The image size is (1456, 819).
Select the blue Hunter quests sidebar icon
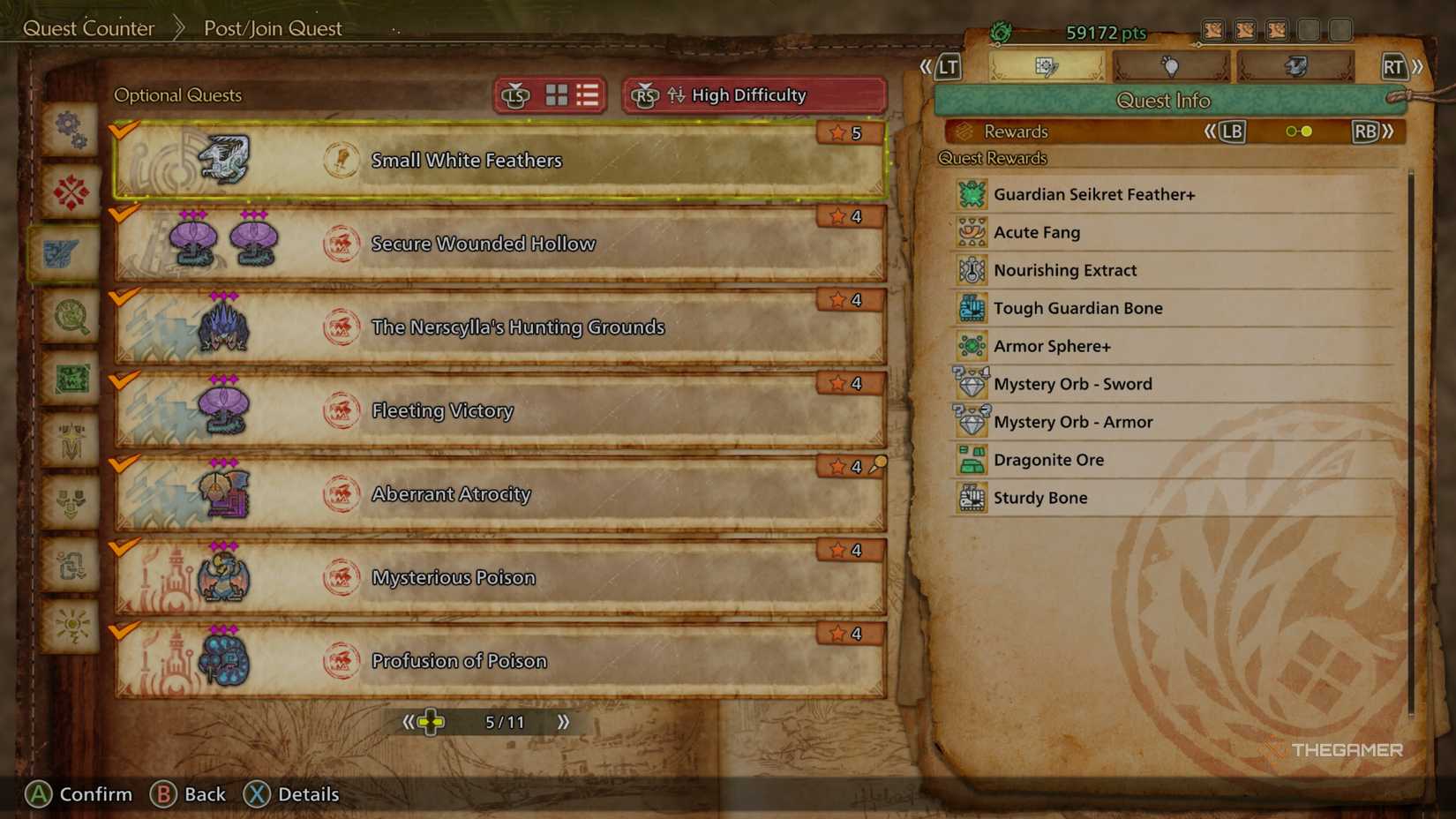tap(69, 252)
